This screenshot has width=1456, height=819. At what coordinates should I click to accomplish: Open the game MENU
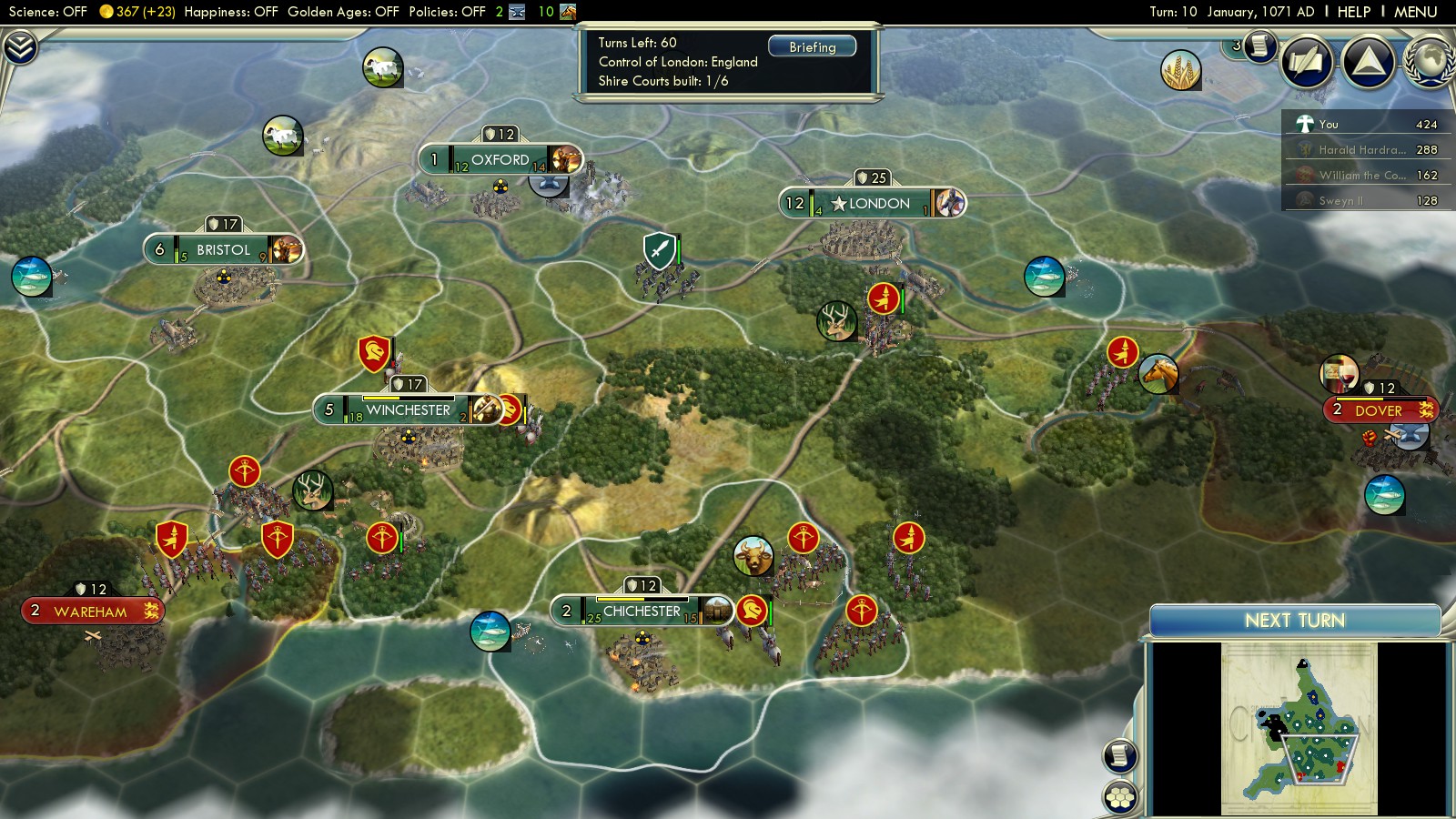1415,12
